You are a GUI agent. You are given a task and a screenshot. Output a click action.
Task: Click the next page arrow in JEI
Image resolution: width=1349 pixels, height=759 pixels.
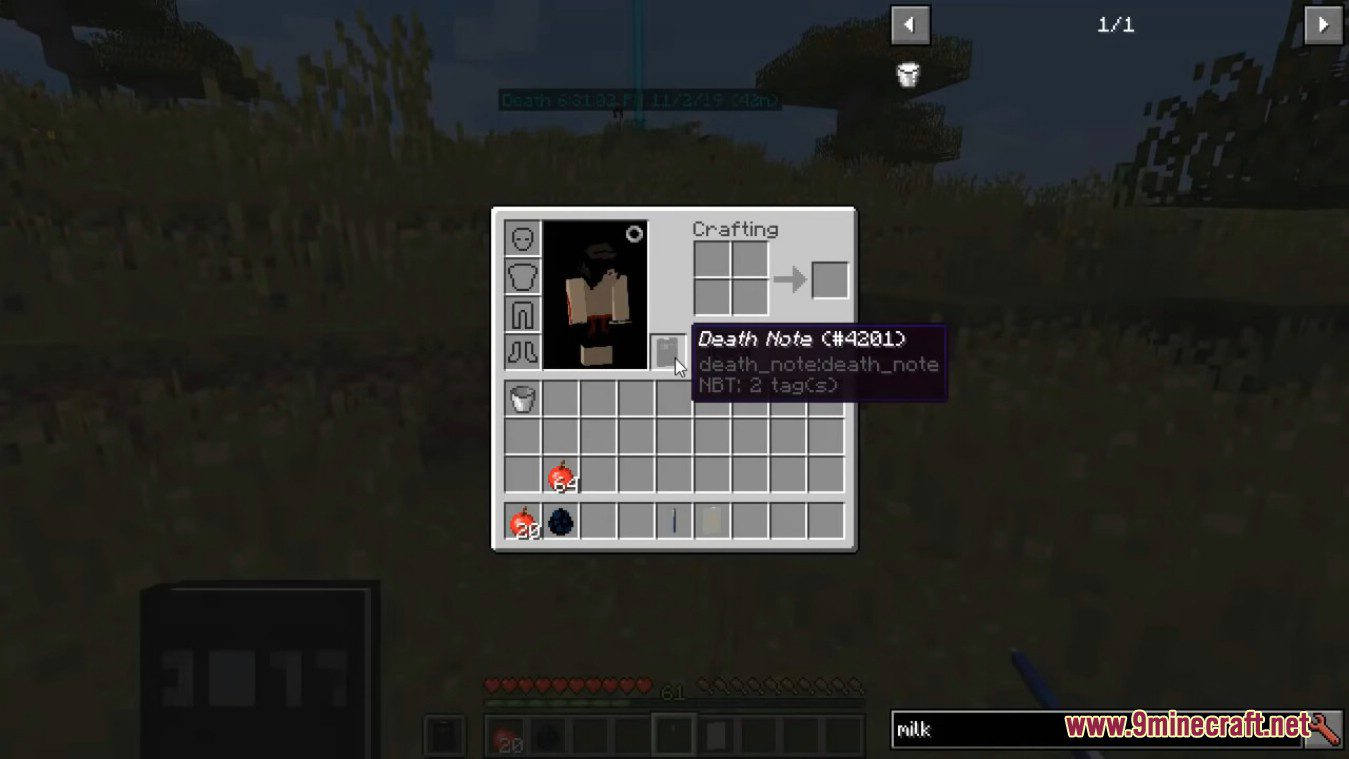point(1324,25)
